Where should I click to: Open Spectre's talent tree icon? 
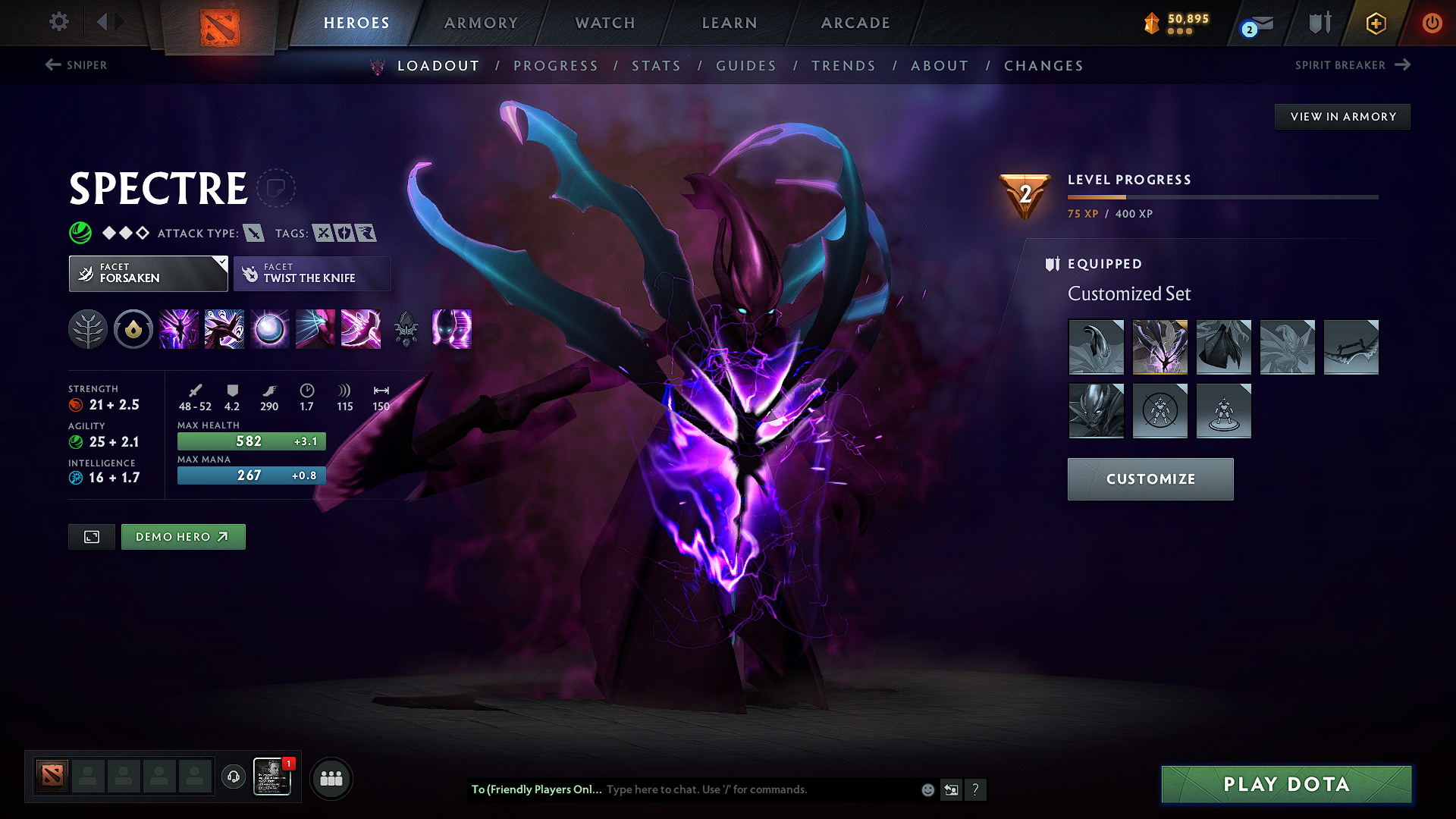coord(87,329)
